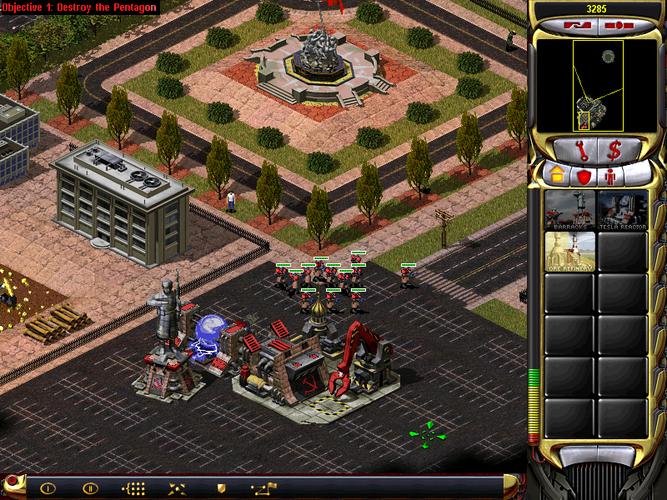Activate the wrench repair button
The width and height of the screenshot is (667, 500).
click(579, 150)
